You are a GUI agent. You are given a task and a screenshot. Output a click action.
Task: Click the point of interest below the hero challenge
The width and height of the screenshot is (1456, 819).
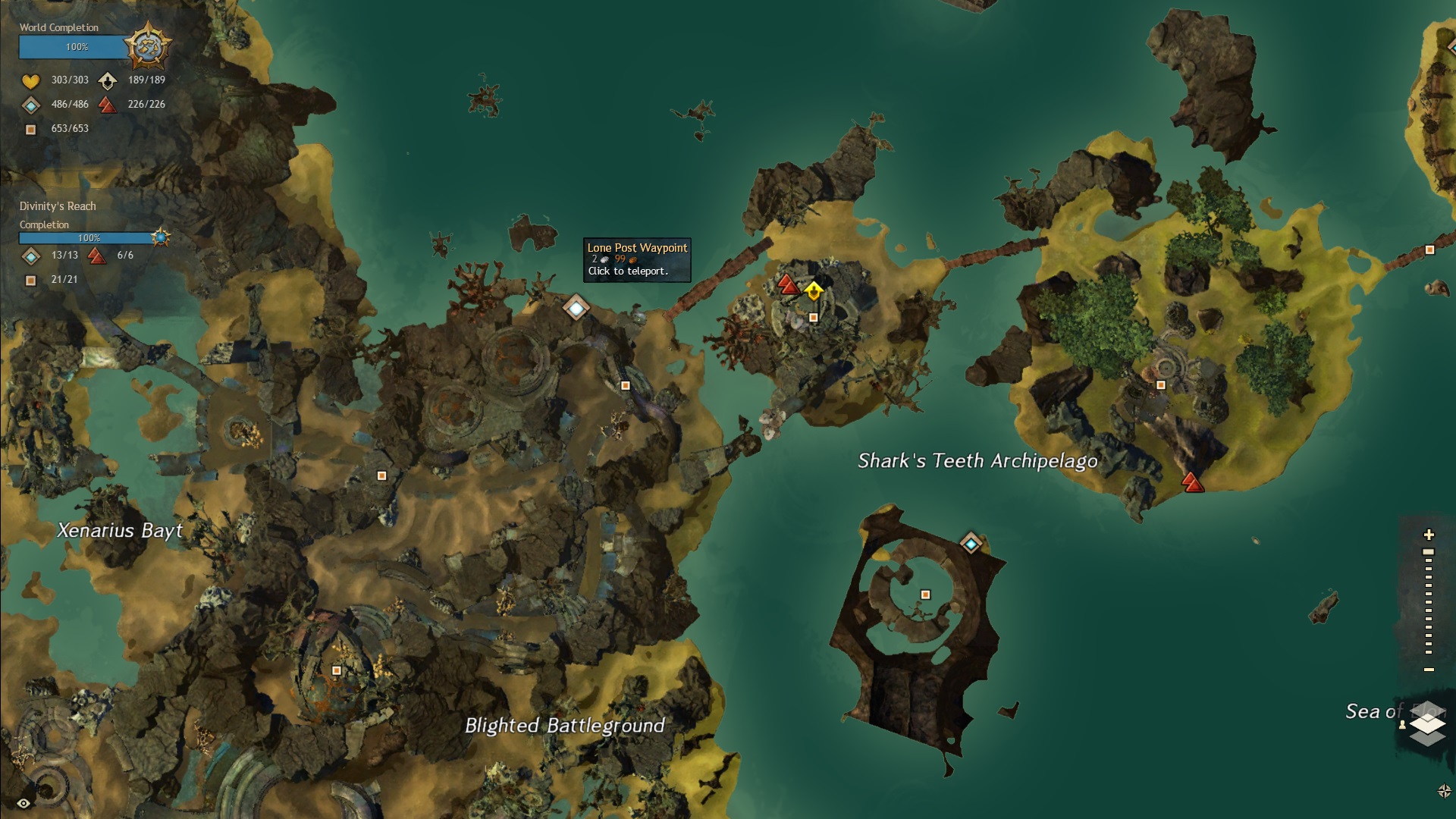[x=814, y=318]
